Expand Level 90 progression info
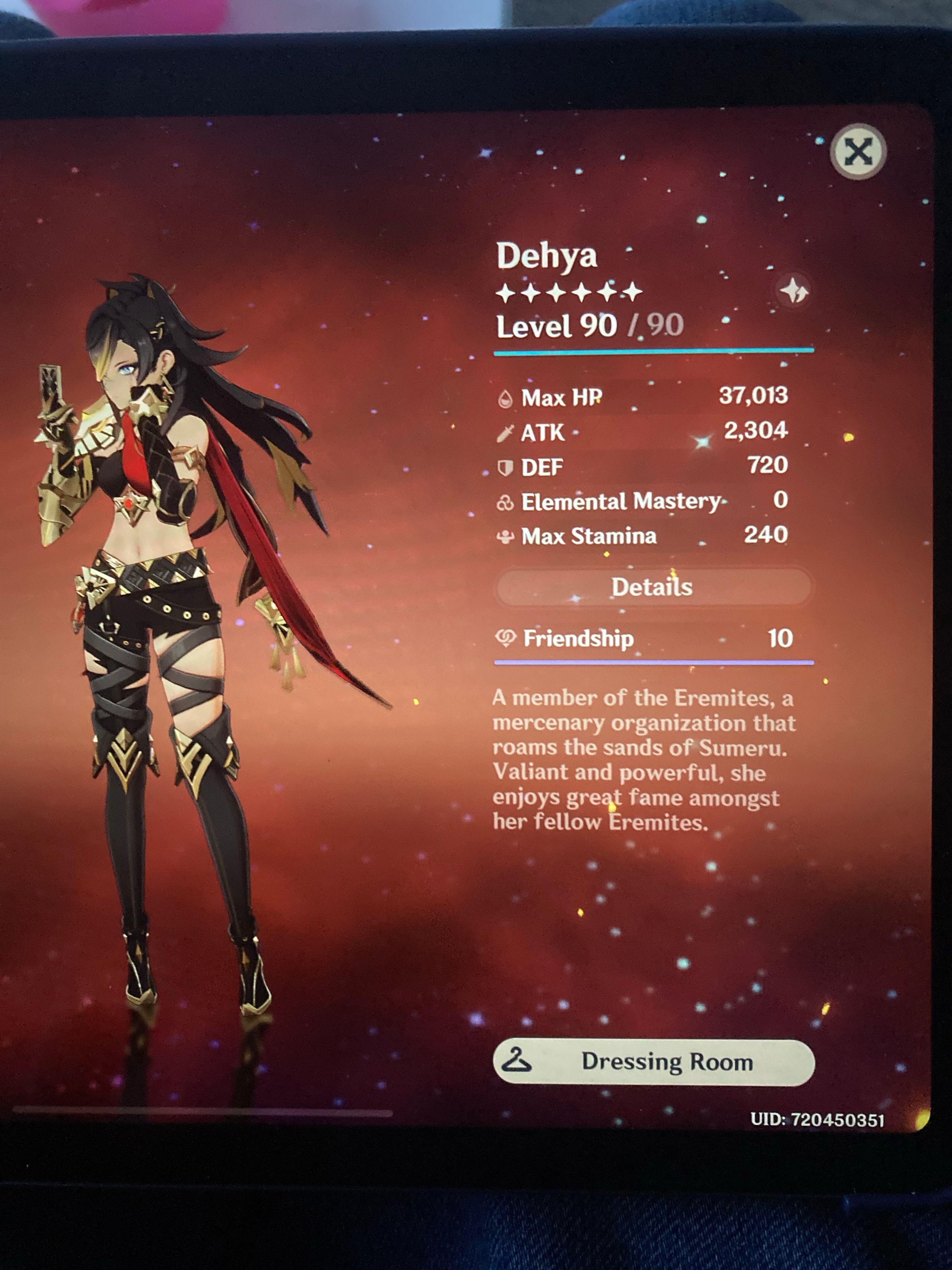952x1270 pixels. 586,325
